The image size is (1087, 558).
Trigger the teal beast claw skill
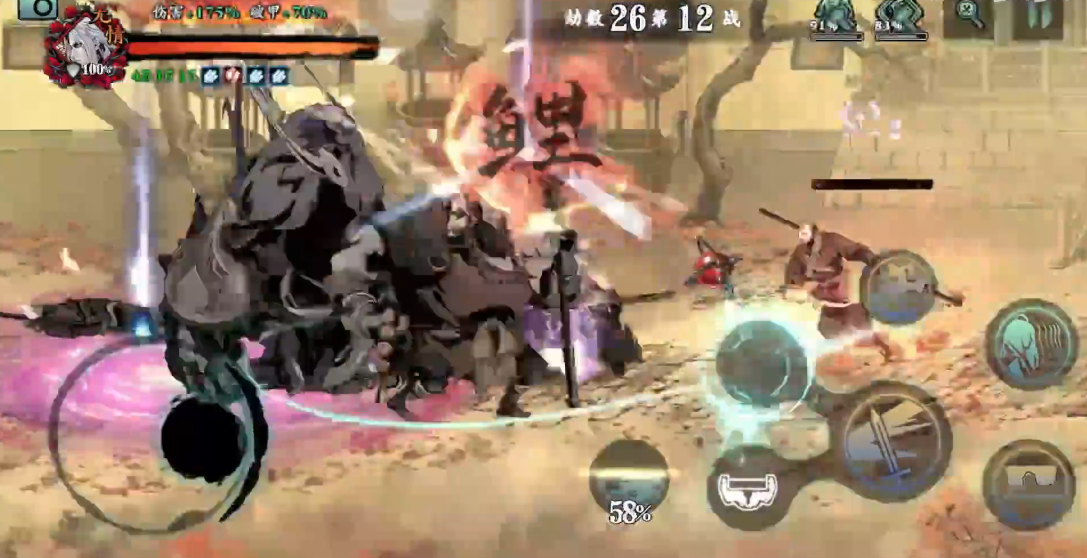(x=1030, y=344)
